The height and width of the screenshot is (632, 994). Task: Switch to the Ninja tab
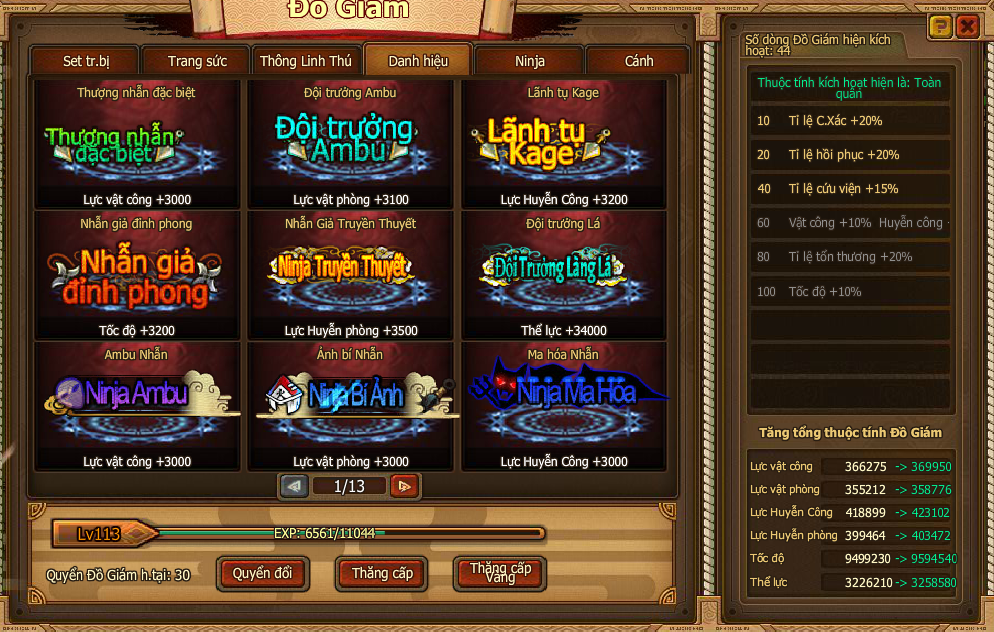pyautogui.click(x=530, y=61)
